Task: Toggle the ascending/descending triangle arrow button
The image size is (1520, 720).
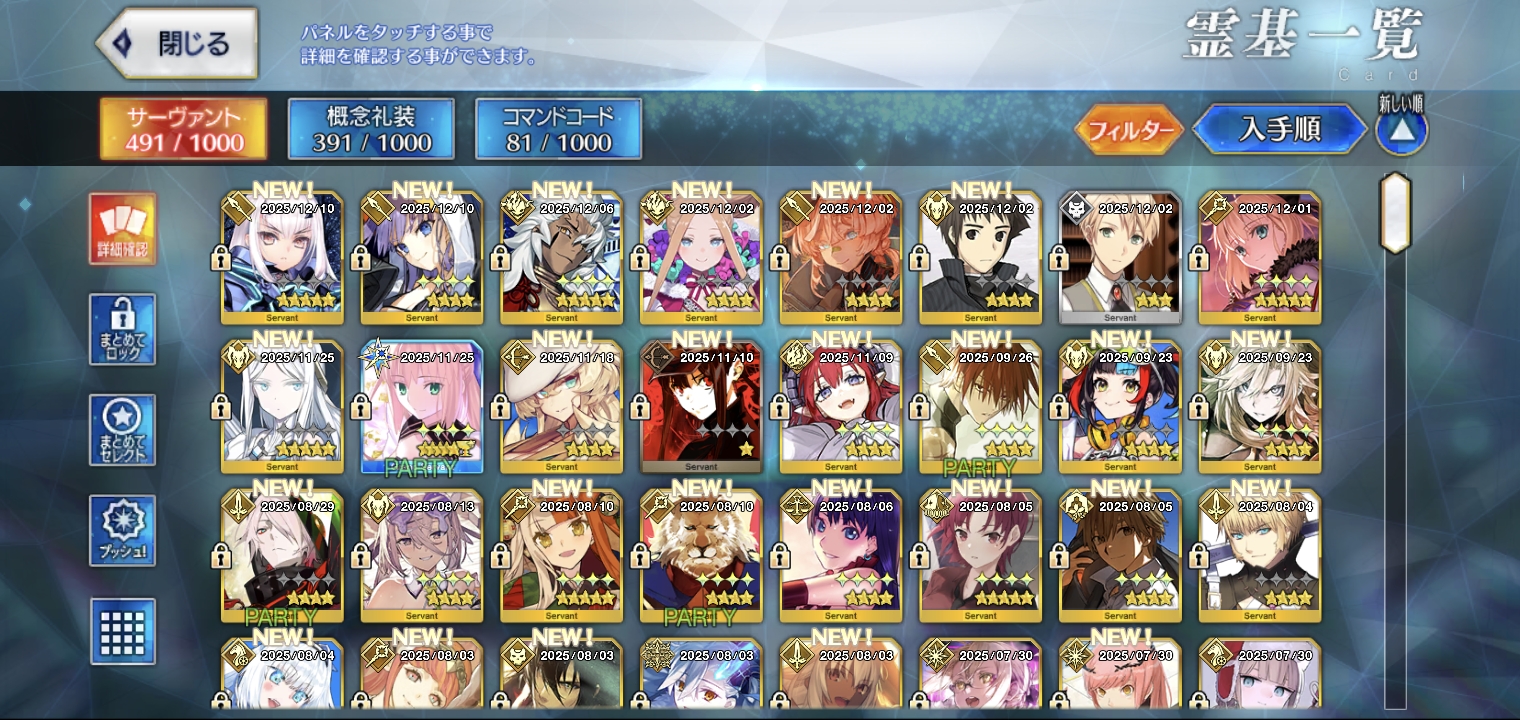Action: 1401,131
